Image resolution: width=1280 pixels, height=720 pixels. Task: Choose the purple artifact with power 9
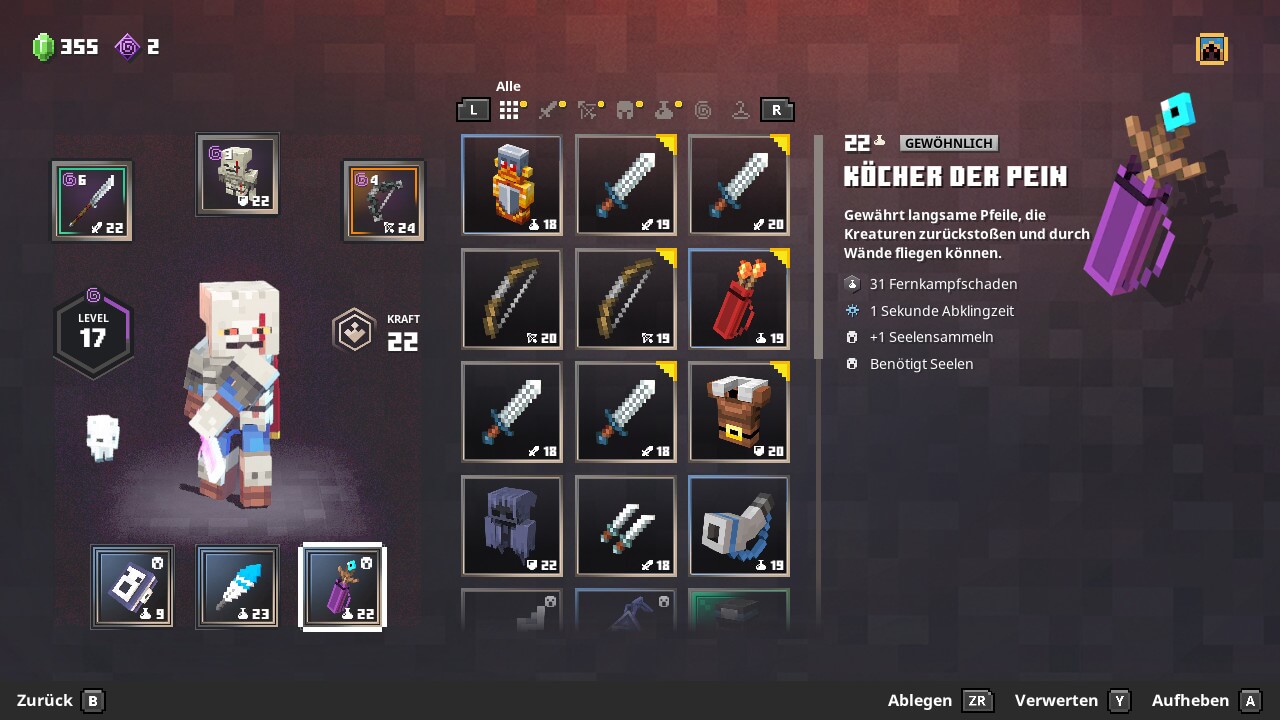click(132, 587)
